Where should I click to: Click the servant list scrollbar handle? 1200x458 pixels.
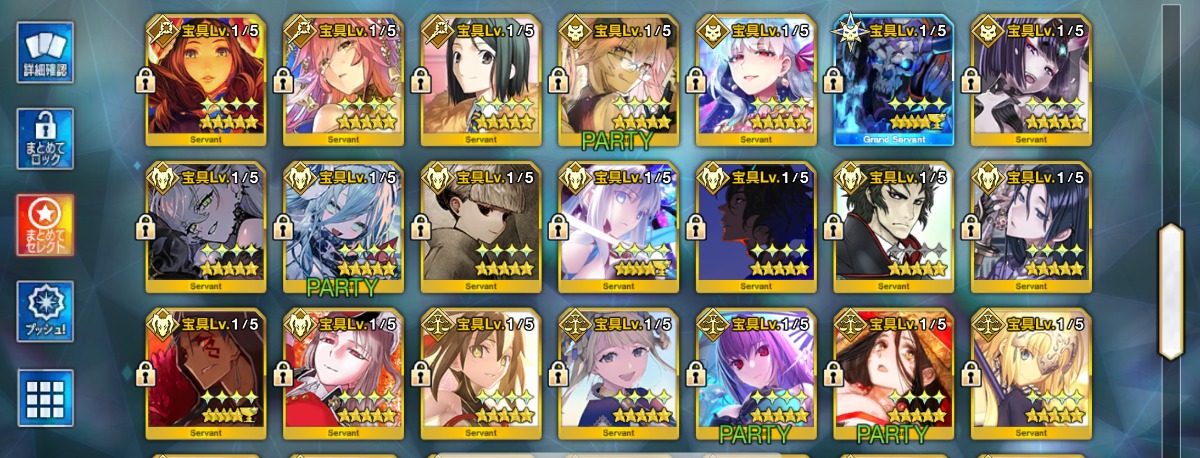coord(1170,290)
